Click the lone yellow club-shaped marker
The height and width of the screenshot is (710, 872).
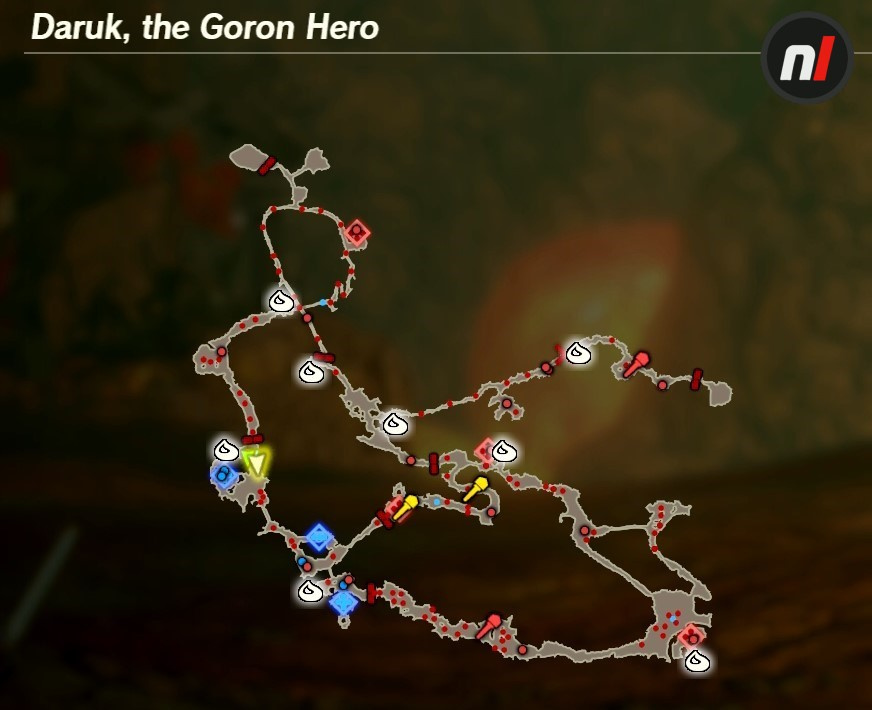[475, 489]
